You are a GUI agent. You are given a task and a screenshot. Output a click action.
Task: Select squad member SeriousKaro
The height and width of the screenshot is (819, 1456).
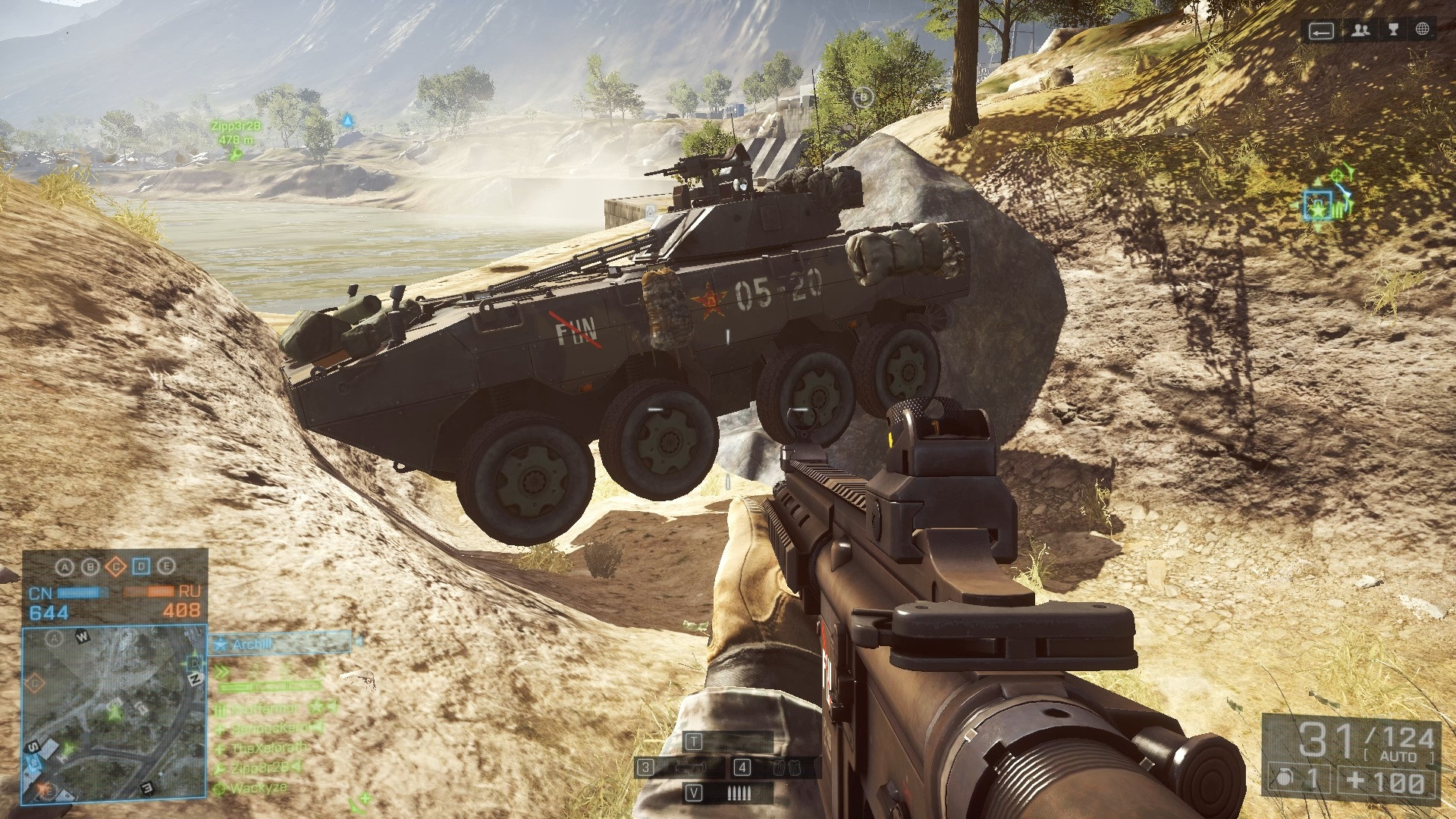click(265, 728)
